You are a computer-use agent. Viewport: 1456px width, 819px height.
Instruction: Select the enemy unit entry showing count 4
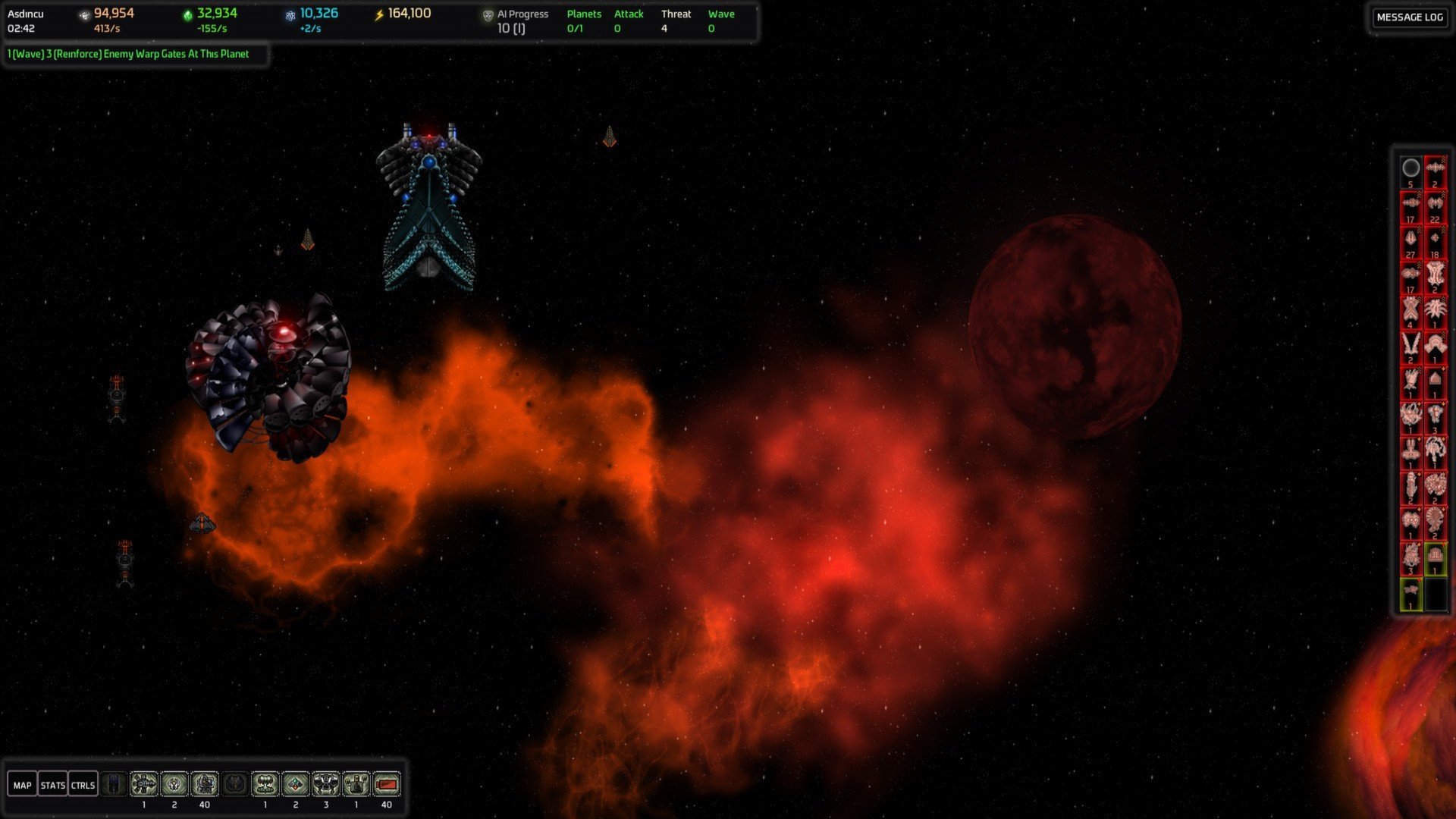[x=1410, y=312]
